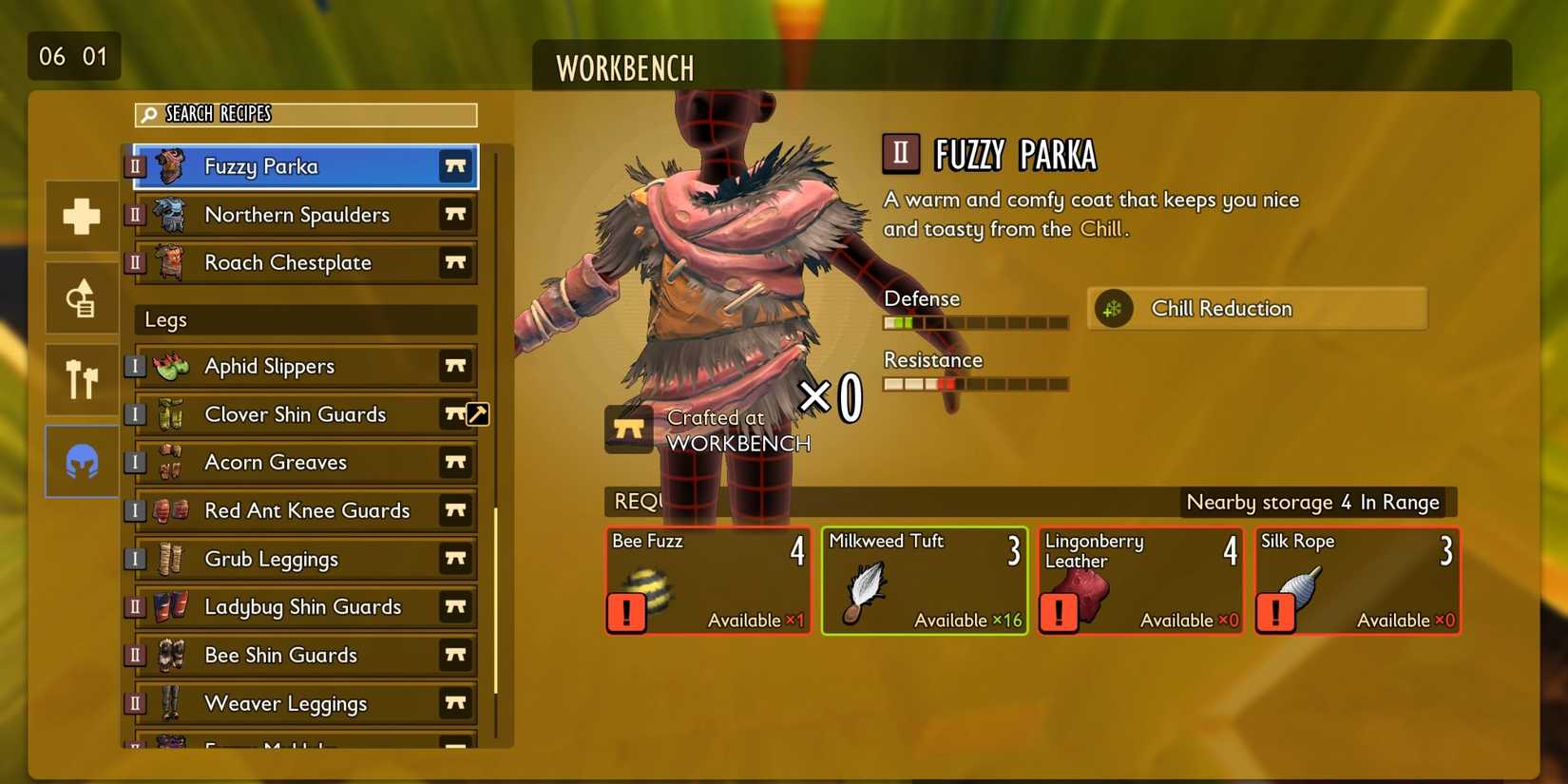
Task: Select the Weaver Leggings recipe
Action: [285, 703]
